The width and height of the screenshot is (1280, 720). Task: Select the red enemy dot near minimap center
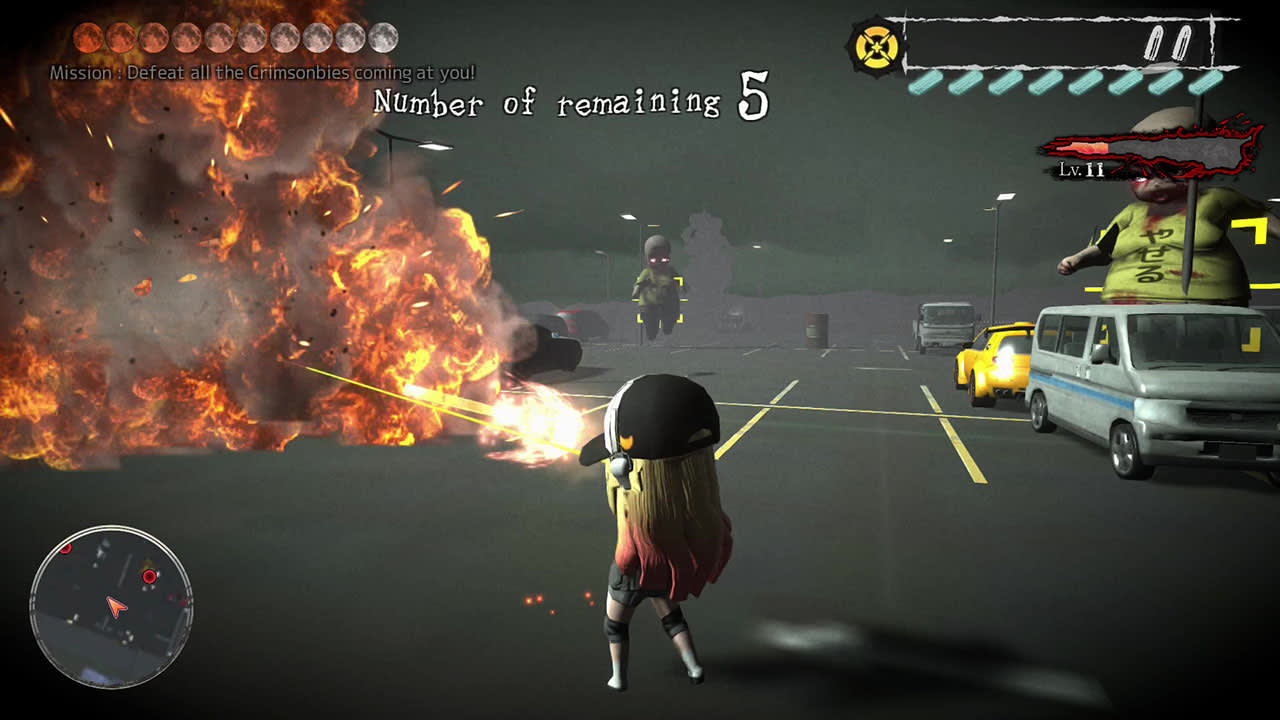(149, 576)
